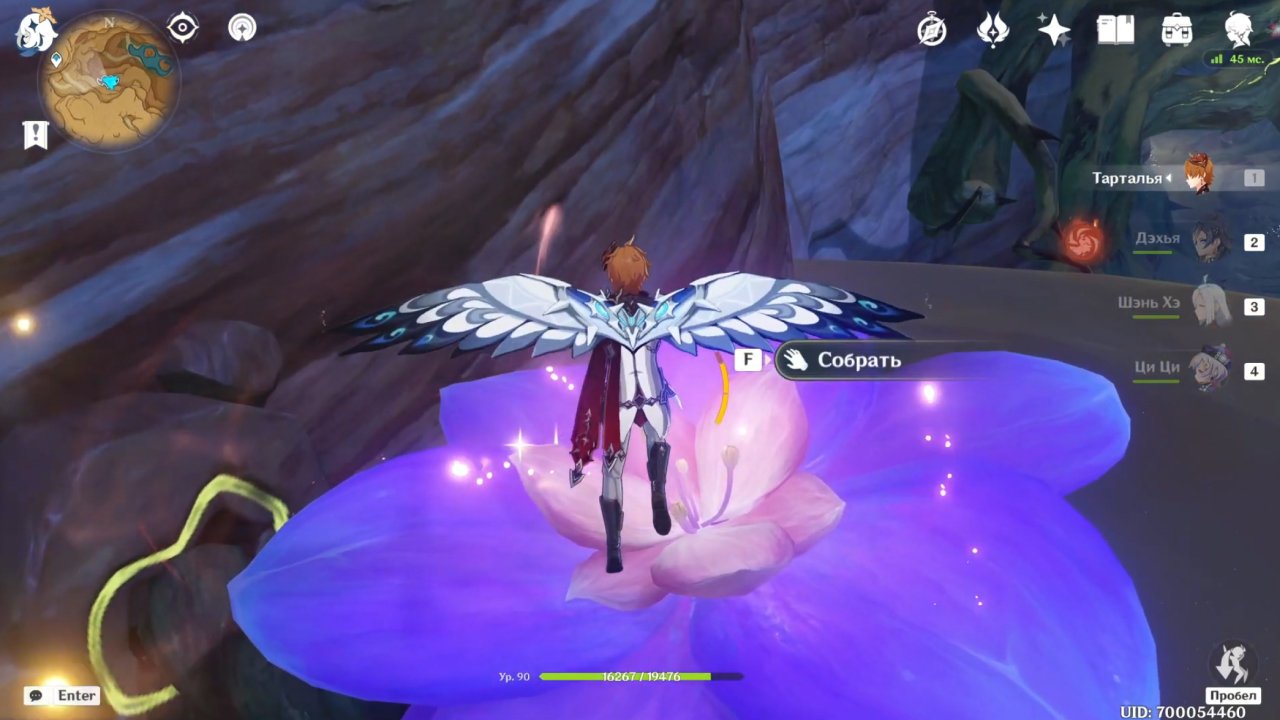This screenshot has width=1280, height=720.
Task: Switch to party member Дэхья
Action: point(1208,240)
